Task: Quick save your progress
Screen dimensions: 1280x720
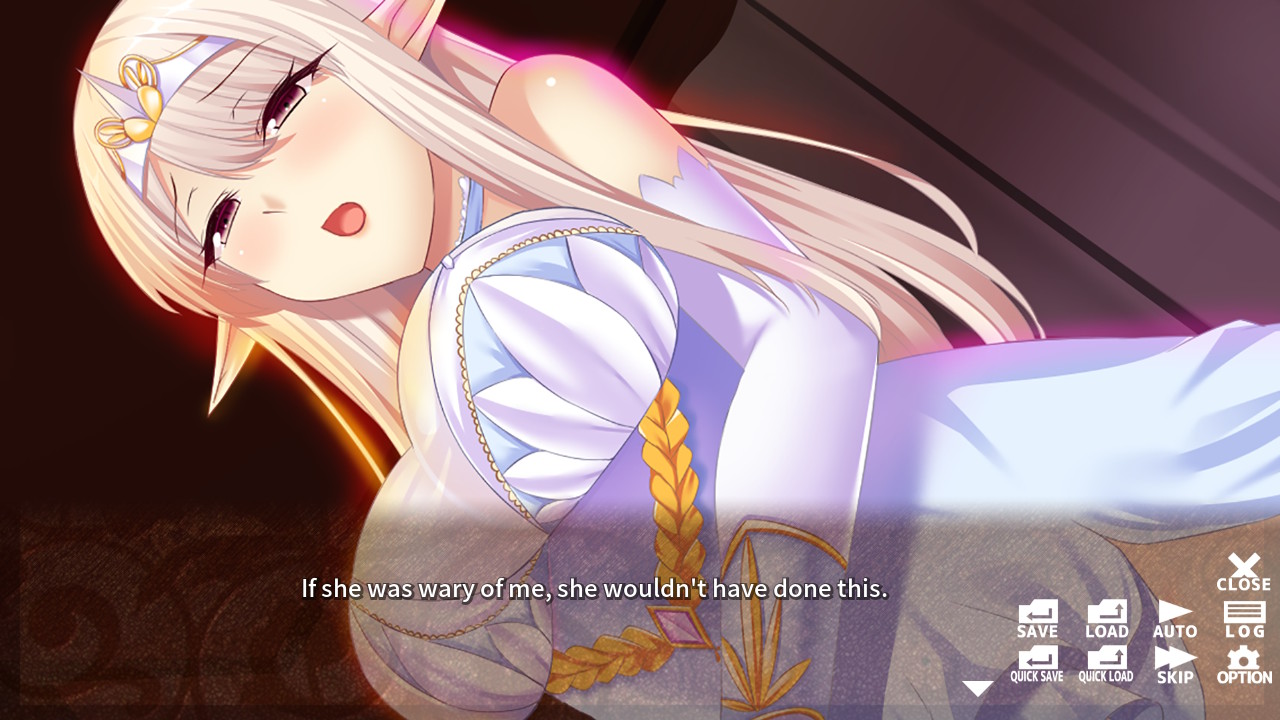Action: [x=1036, y=662]
